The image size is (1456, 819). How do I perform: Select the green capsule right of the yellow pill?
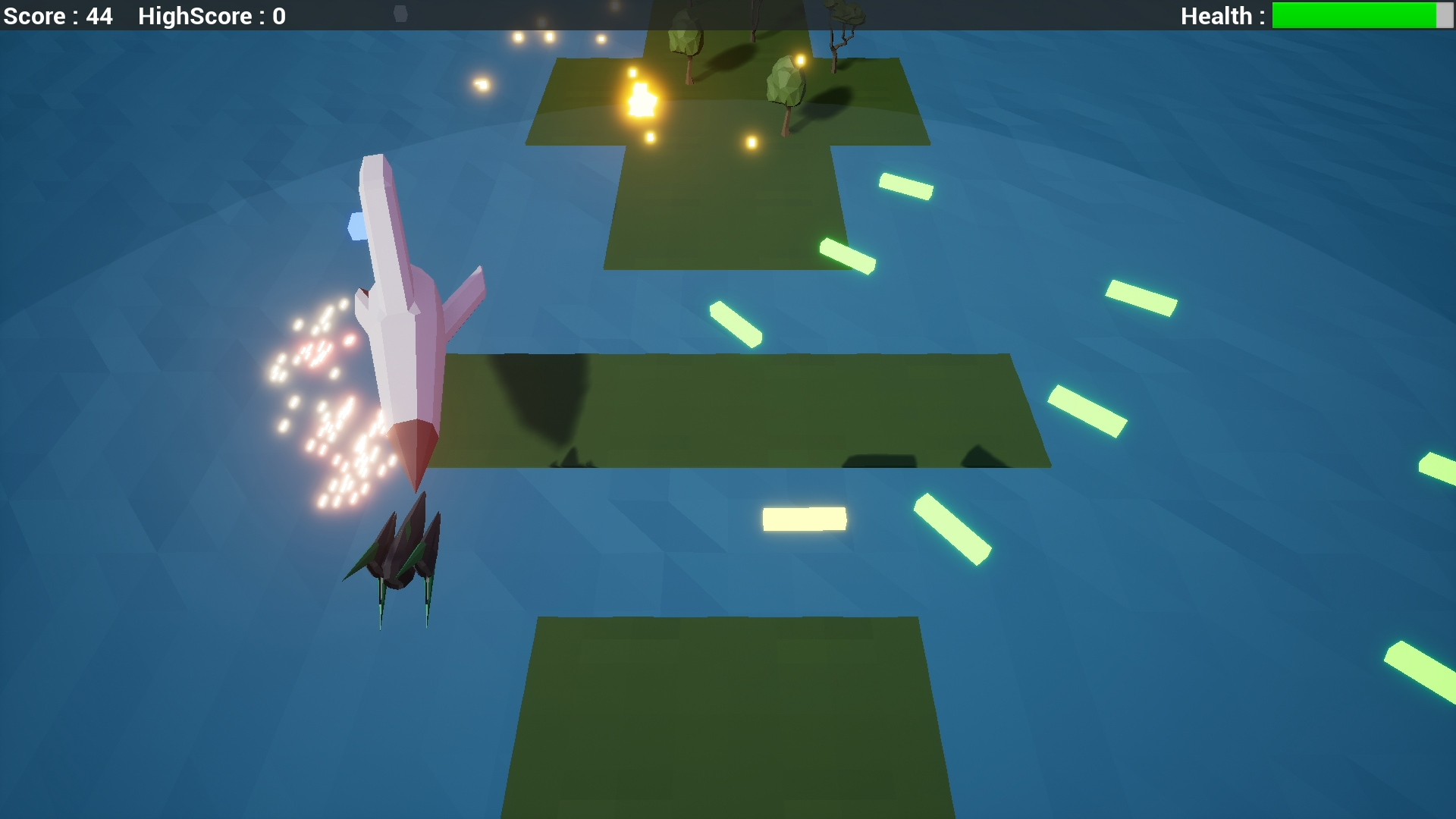coord(952,531)
